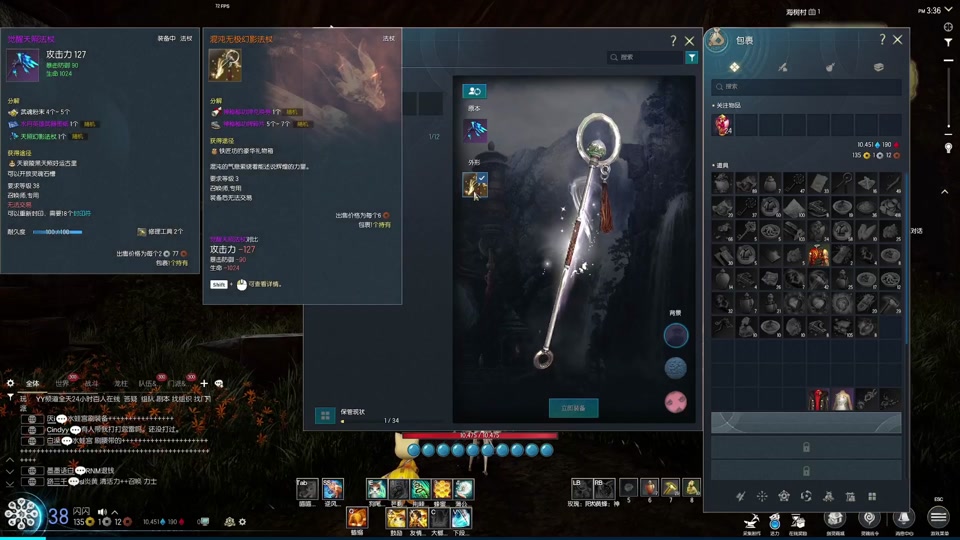This screenshot has height=540, width=960.
Task: Select the red outfit item in inventory
Action: click(819, 256)
